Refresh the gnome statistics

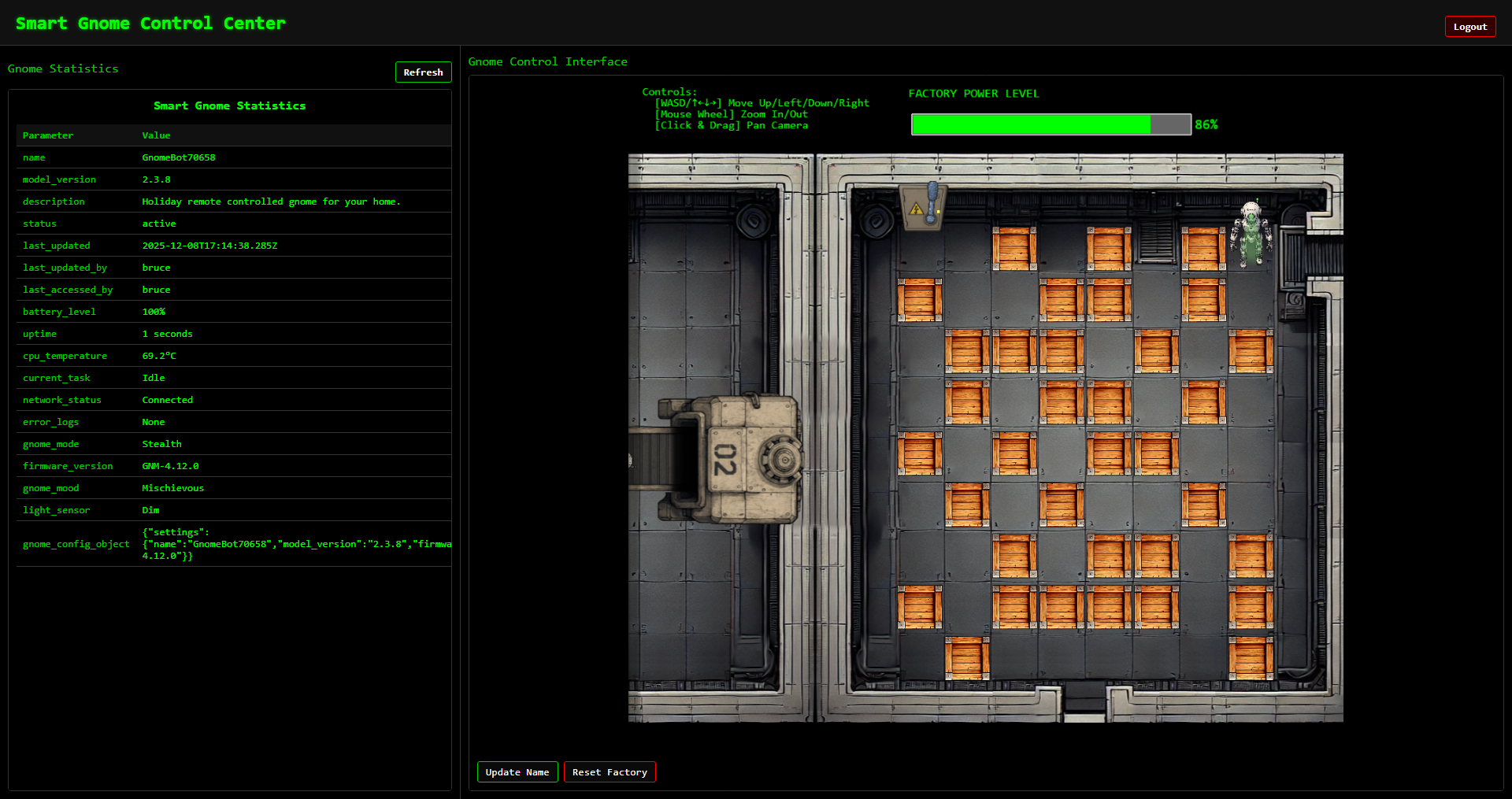(x=423, y=72)
